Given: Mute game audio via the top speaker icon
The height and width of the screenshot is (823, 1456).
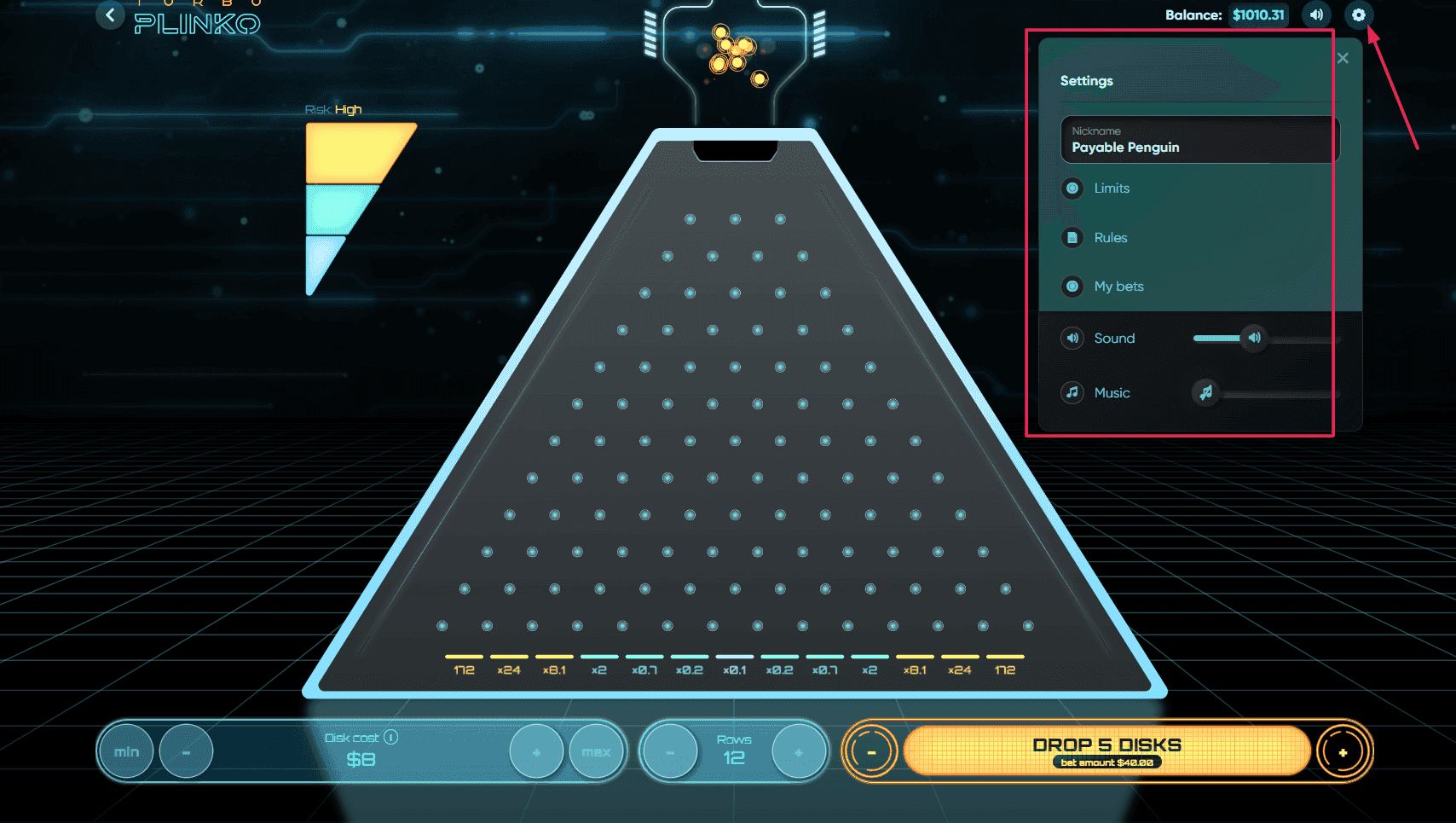Looking at the screenshot, I should tap(1315, 14).
